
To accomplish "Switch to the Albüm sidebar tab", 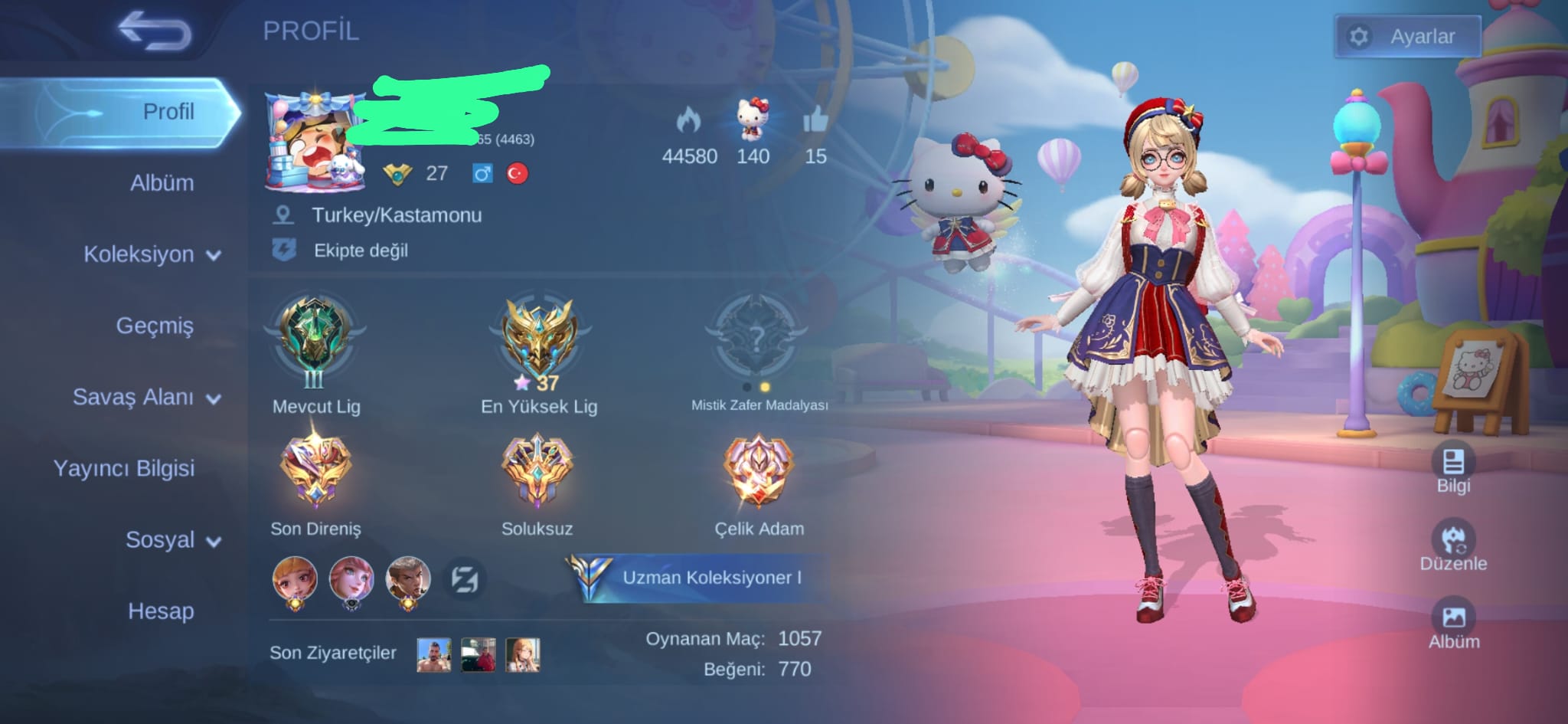I will pos(162,183).
